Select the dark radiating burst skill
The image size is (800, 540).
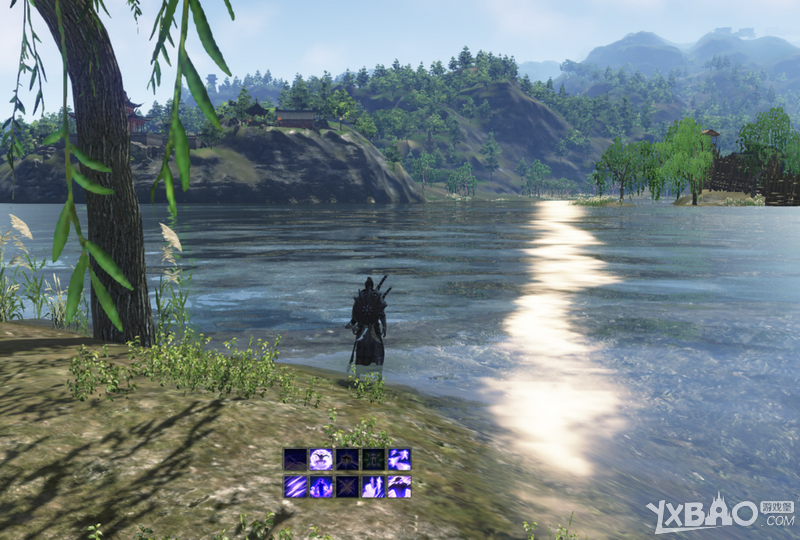347,459
